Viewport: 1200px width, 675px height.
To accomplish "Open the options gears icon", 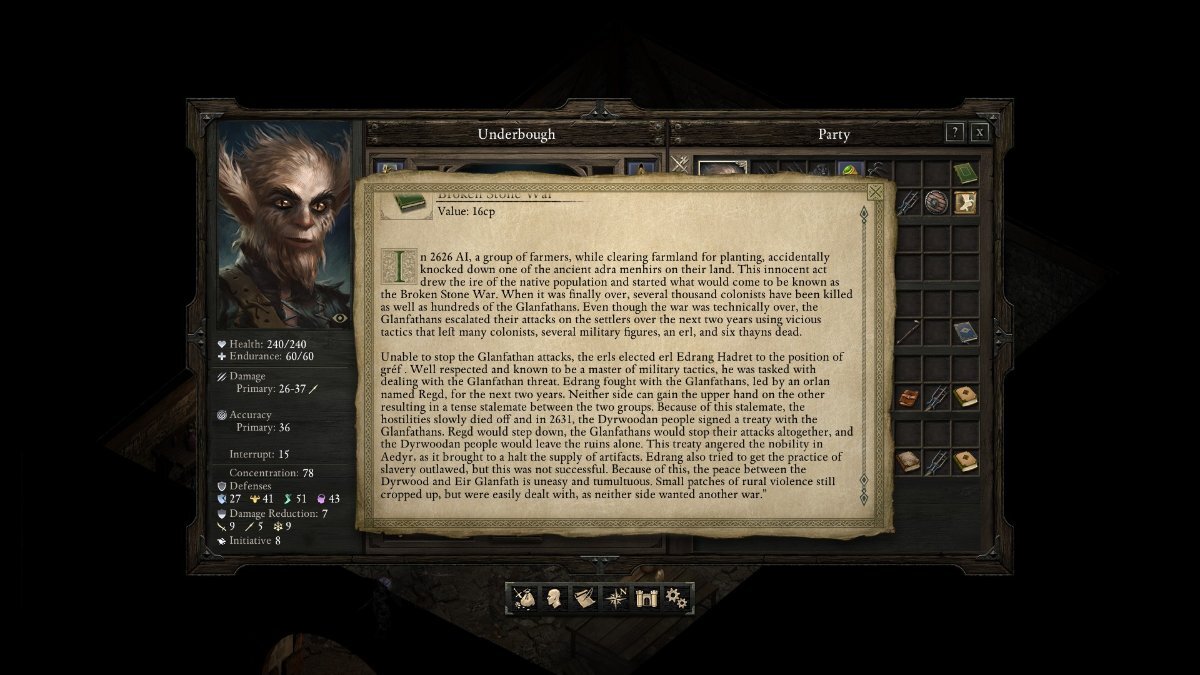I will (x=677, y=598).
